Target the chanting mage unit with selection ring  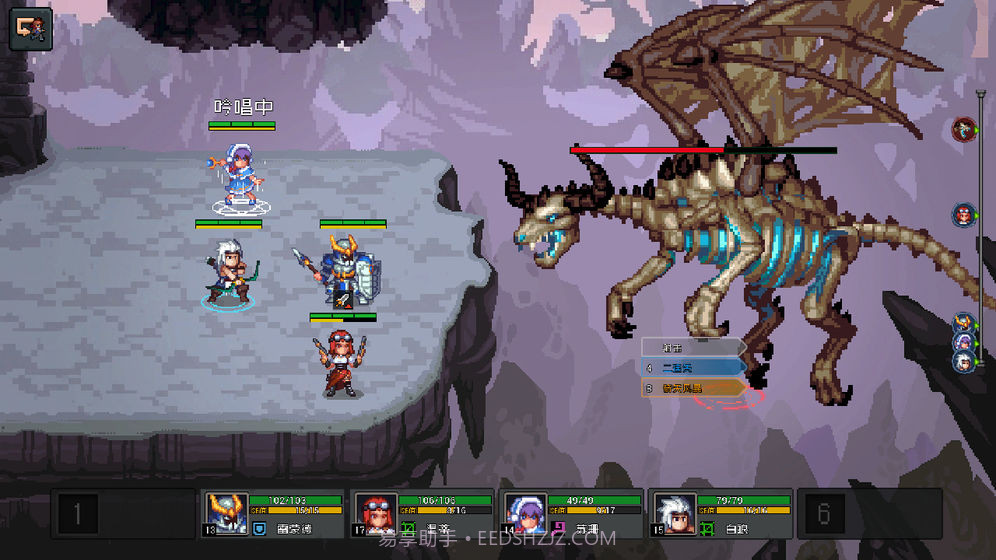click(238, 177)
